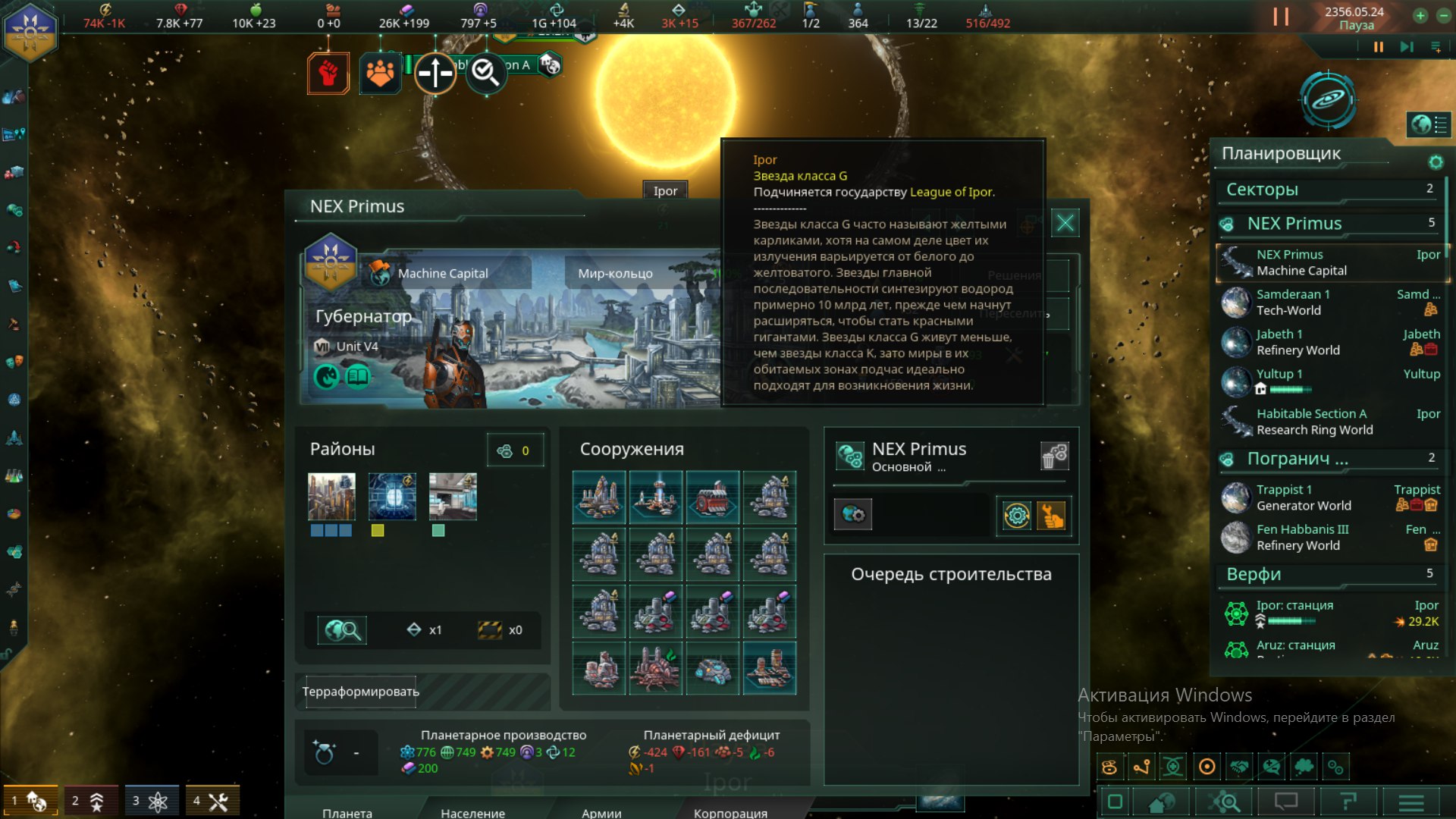The height and width of the screenshot is (819, 1456).
Task: Open planner settings gear icon
Action: point(1435,162)
